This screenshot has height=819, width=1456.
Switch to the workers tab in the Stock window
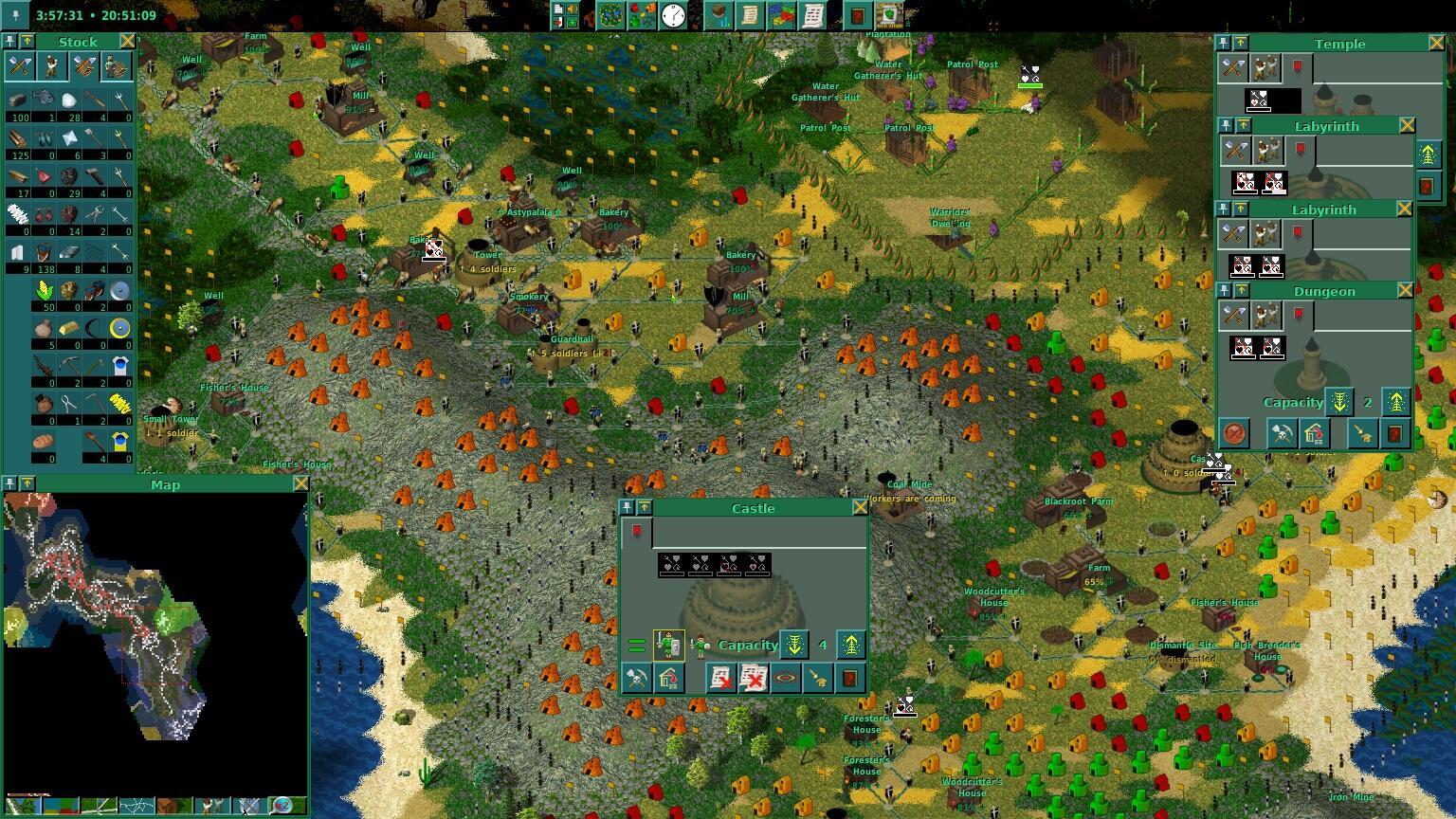point(51,66)
